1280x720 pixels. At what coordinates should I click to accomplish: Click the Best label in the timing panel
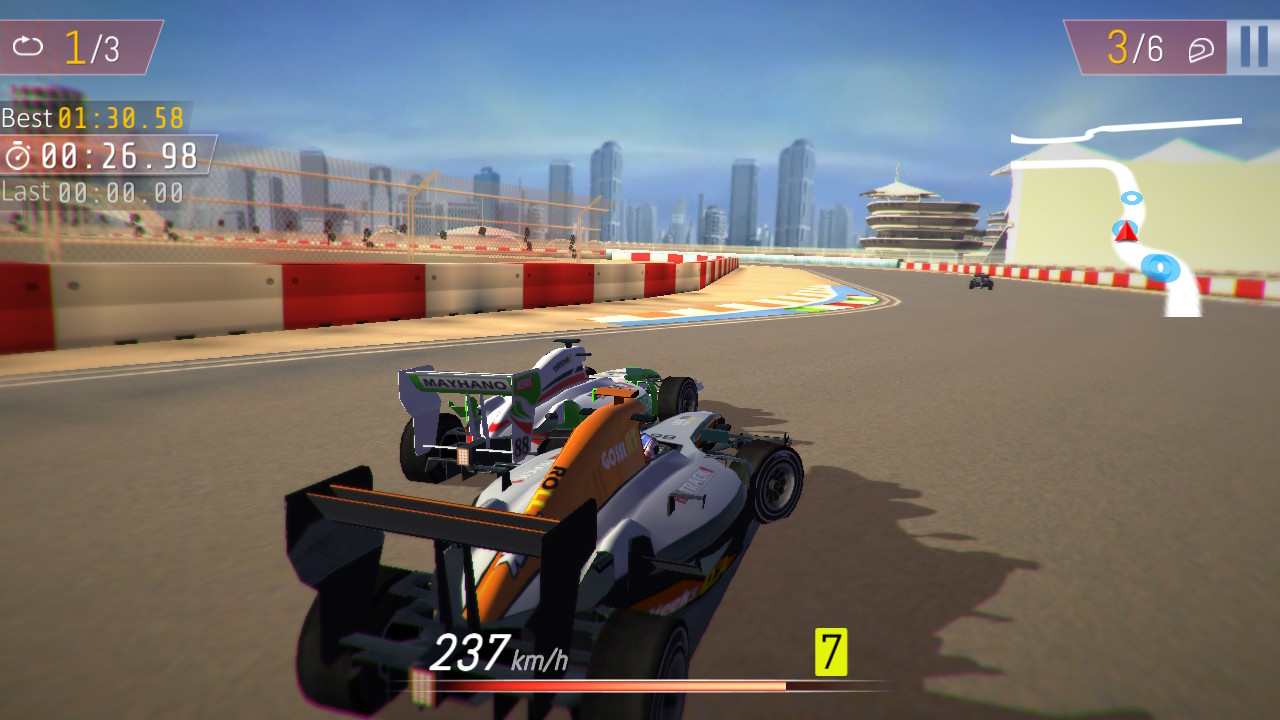pyautogui.click(x=28, y=118)
